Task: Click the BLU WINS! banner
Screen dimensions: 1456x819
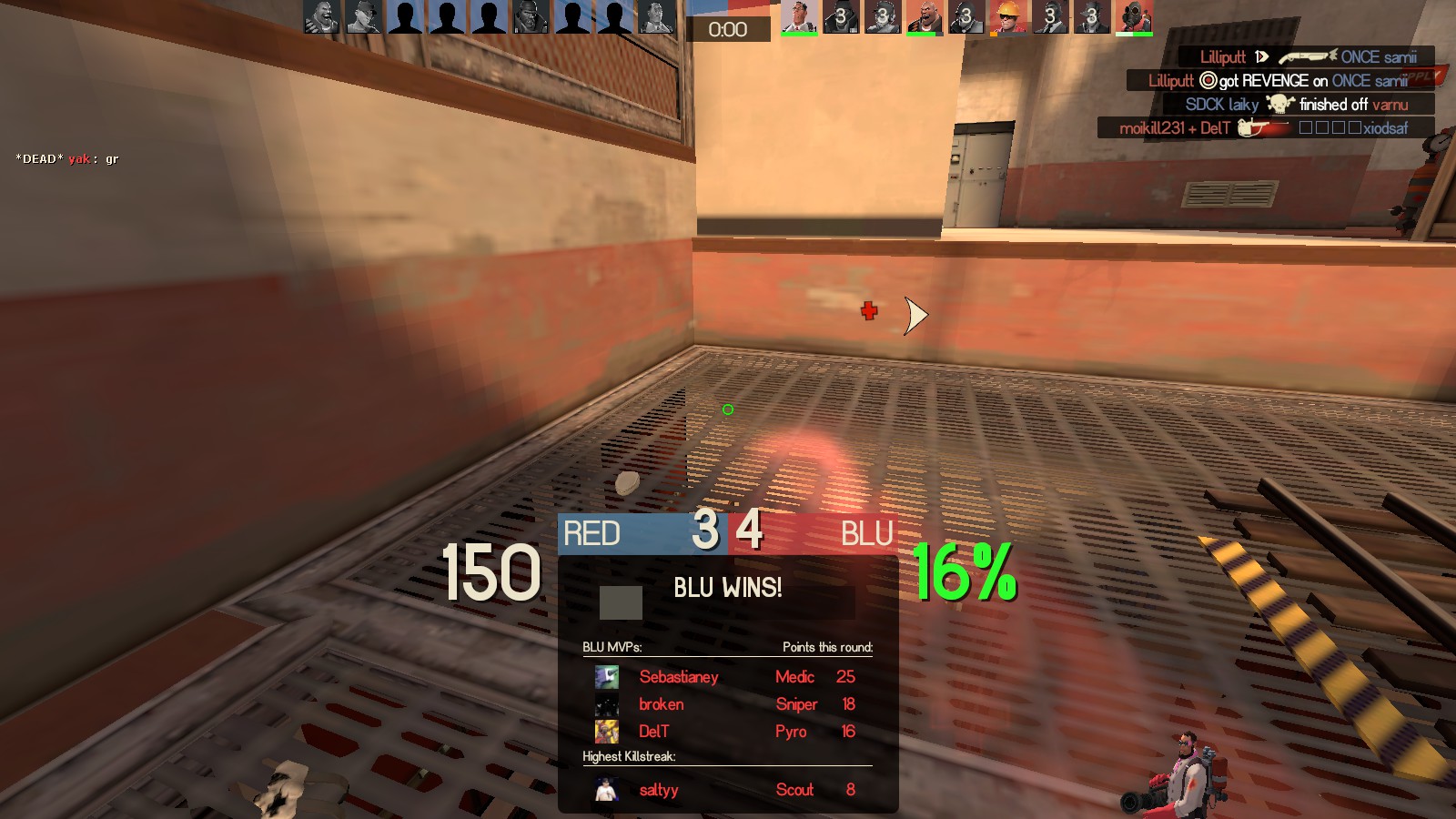Action: pos(727,588)
